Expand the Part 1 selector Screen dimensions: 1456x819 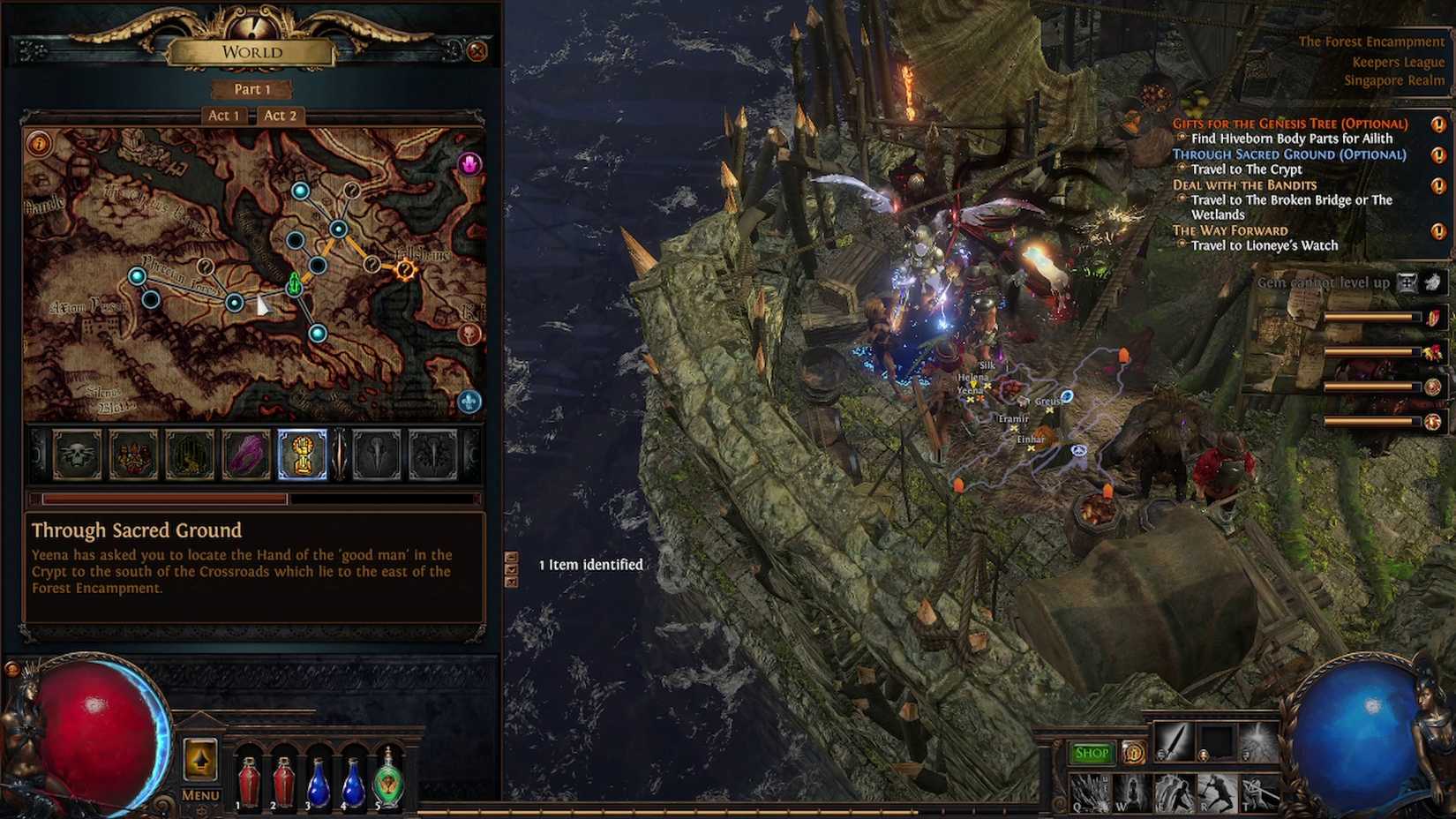point(253,89)
